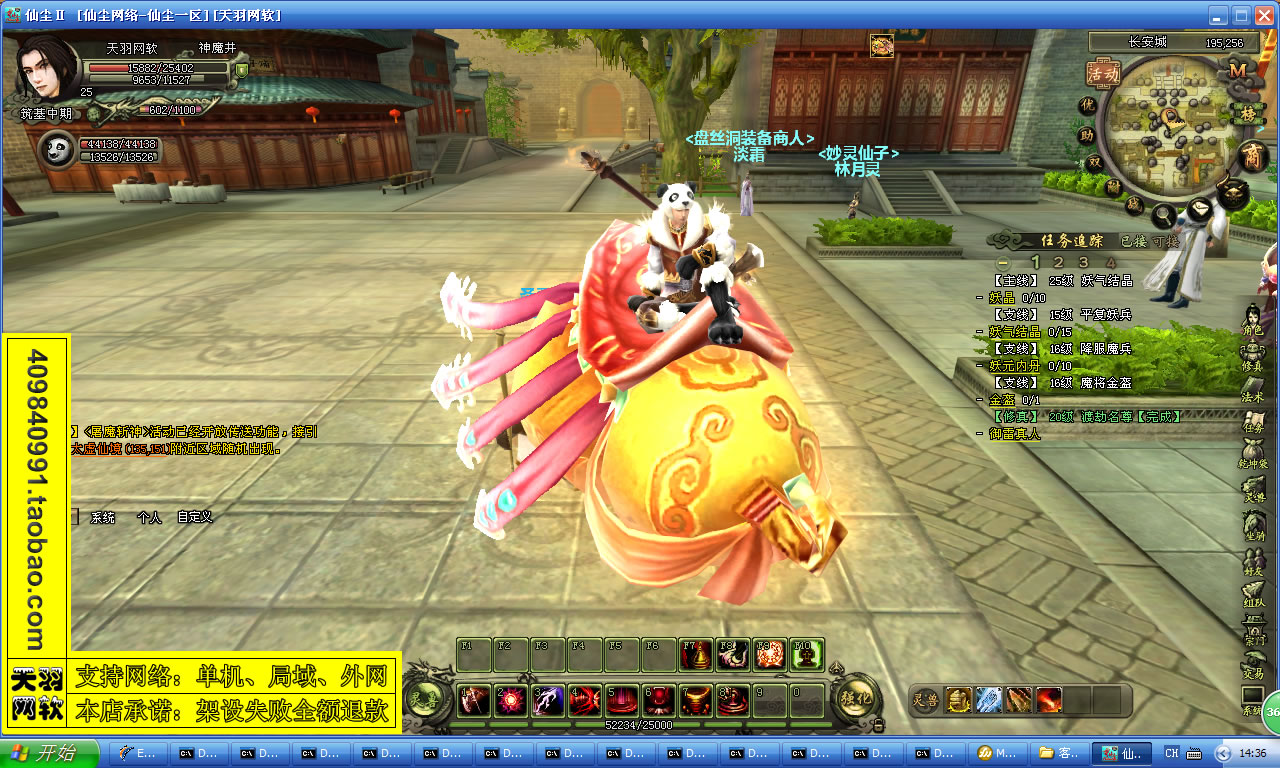Open the world map with M button
Image resolution: width=1280 pixels, height=768 pixels.
pos(1238,70)
